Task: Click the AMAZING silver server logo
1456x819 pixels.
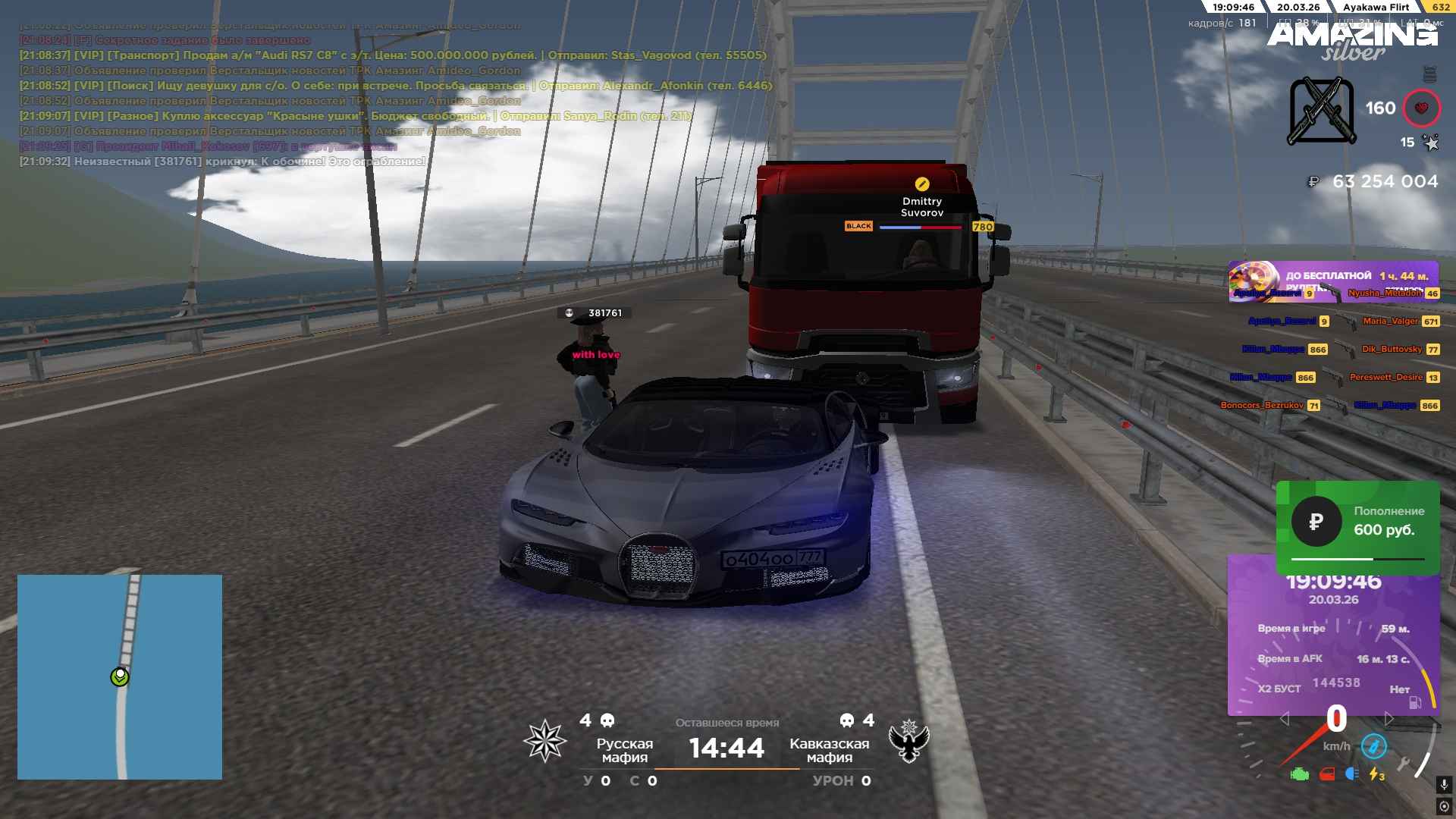Action: (1351, 41)
